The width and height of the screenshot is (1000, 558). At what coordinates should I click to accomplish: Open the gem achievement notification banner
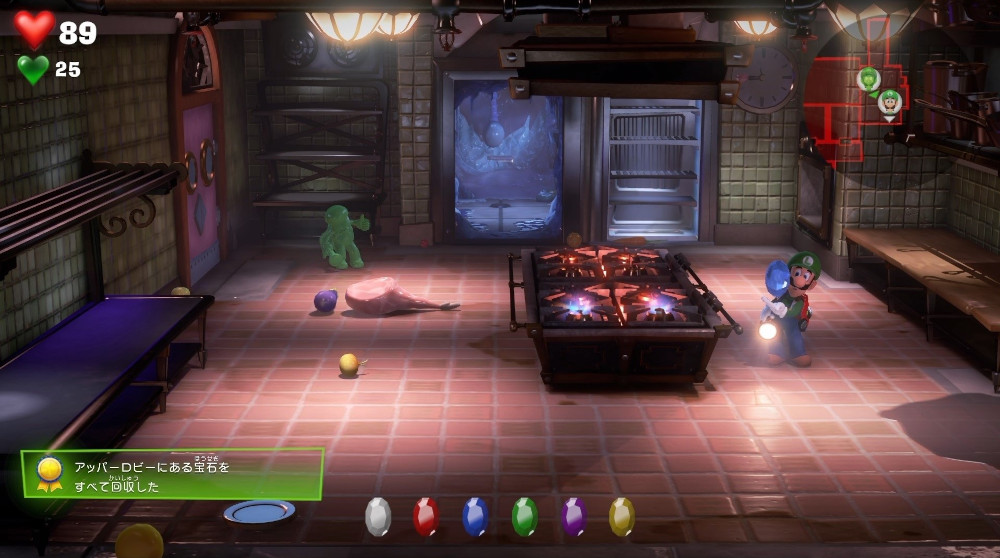172,474
